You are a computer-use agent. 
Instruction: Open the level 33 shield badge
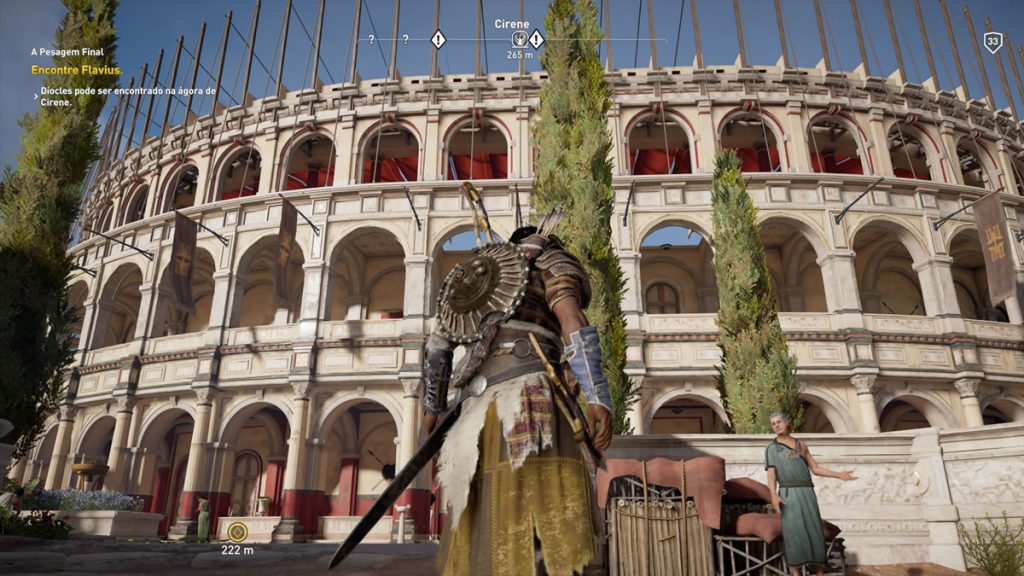pyautogui.click(x=992, y=42)
